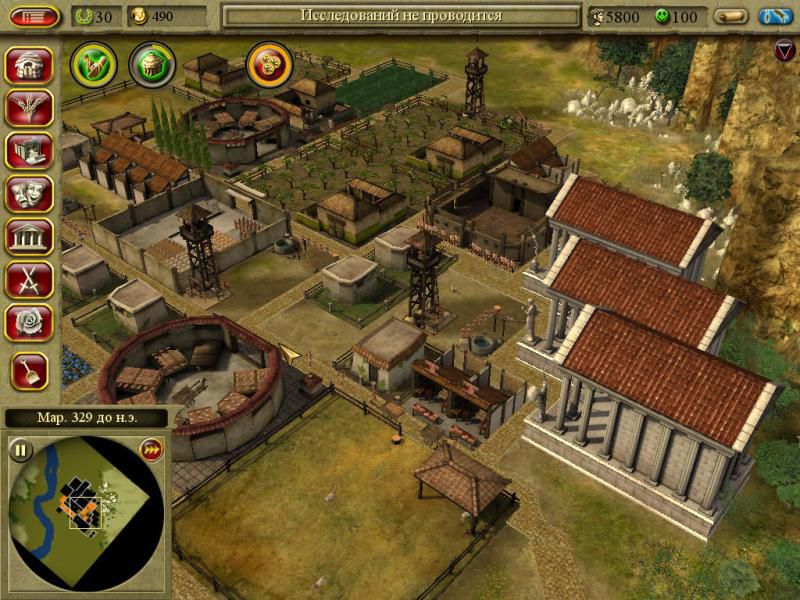The width and height of the screenshot is (800, 600).
Task: Click the green circular icon with hands
Action: click(x=94, y=64)
